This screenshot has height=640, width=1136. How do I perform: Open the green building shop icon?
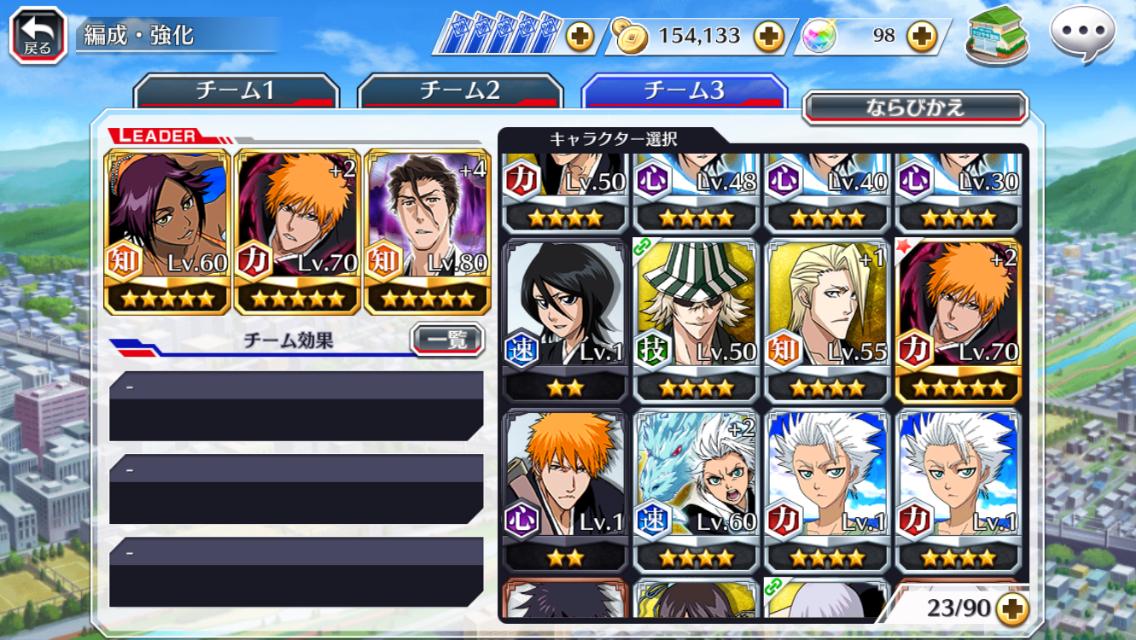tap(997, 35)
